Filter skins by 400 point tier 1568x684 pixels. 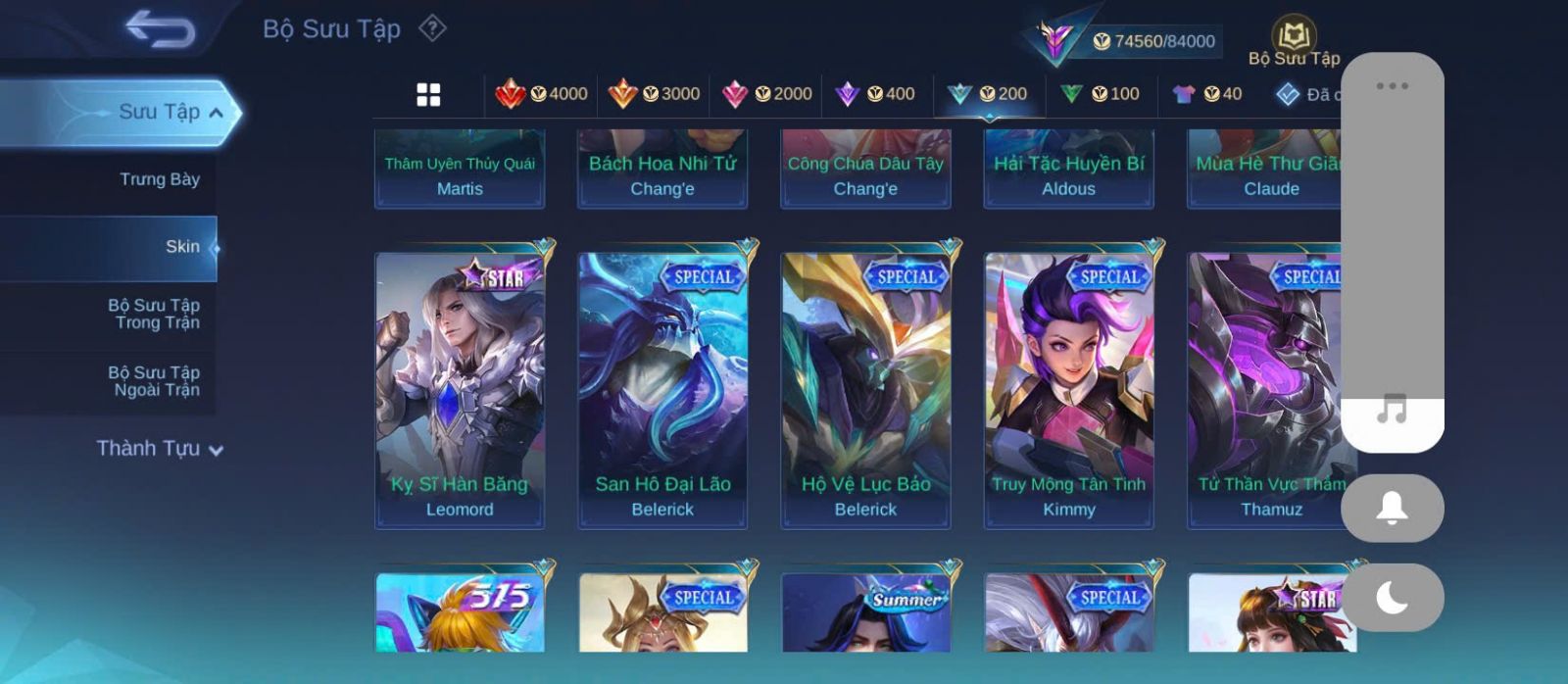[x=875, y=94]
